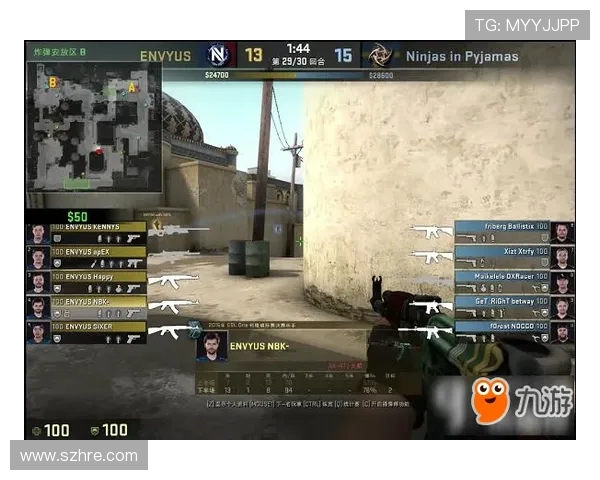Click the Ninjas in Pyjamas team logo
The image size is (600, 480).
click(x=379, y=55)
